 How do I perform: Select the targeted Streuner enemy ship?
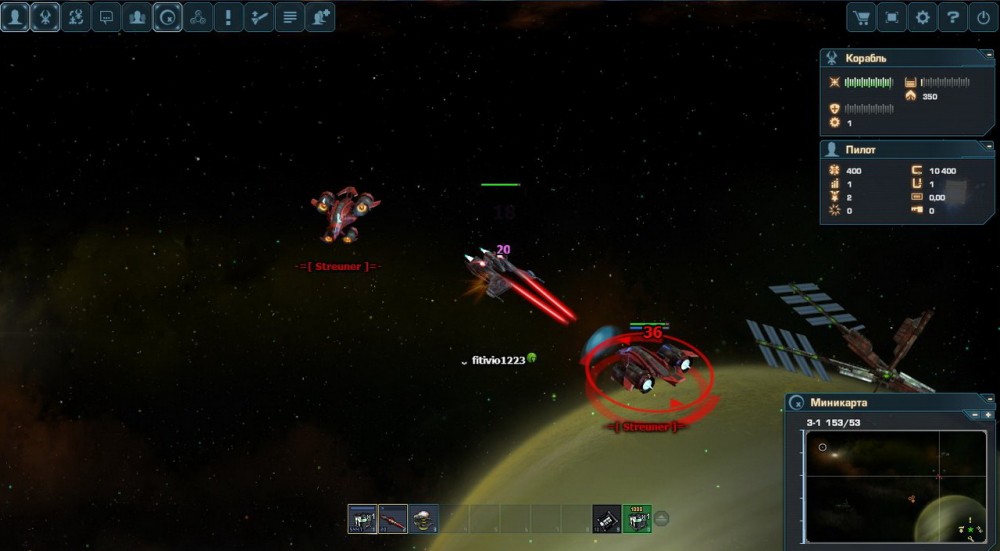pyautogui.click(x=650, y=370)
